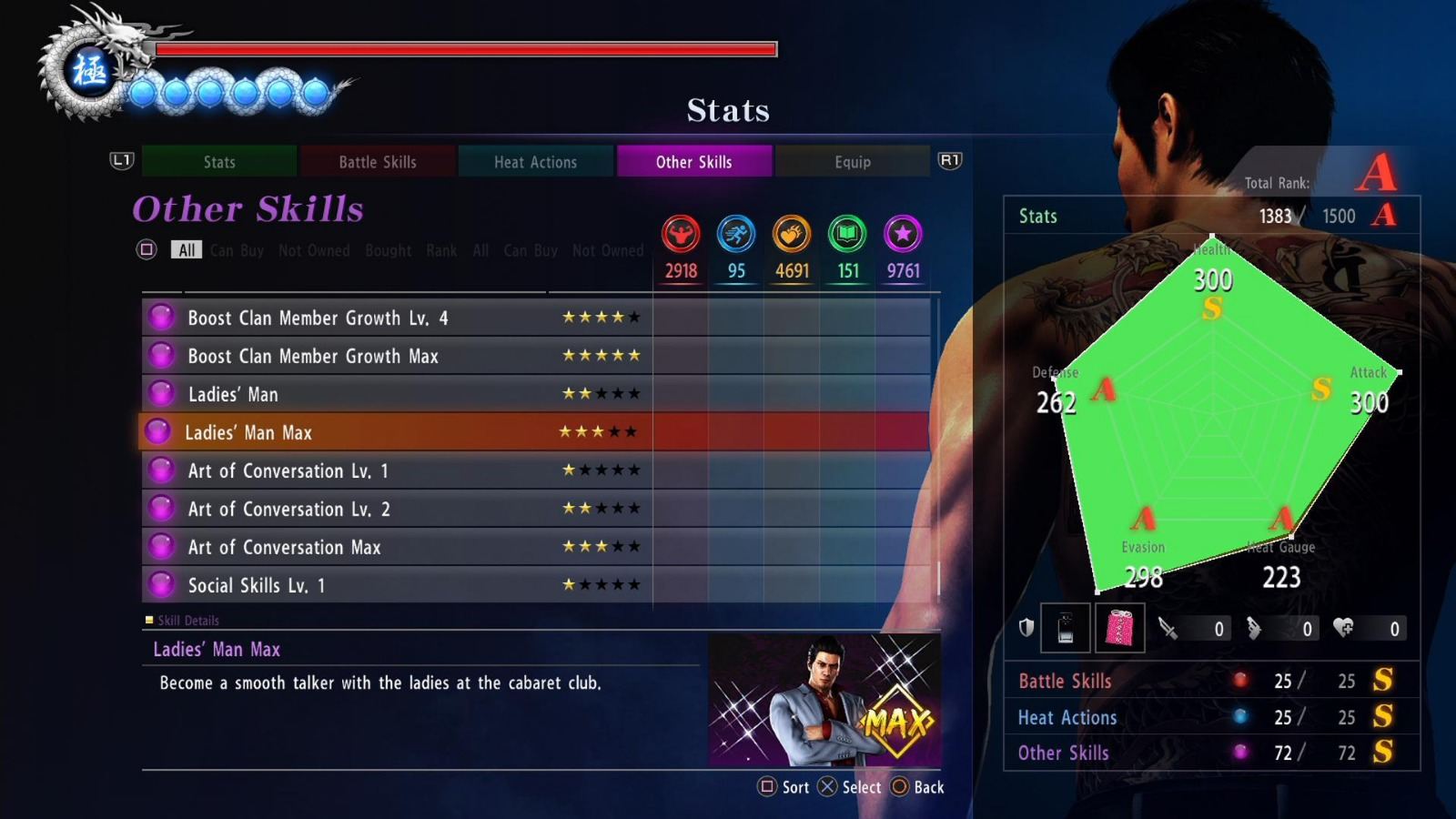Select the pink gift bag equipment slot
This screenshot has width=1456, height=819.
(1118, 628)
